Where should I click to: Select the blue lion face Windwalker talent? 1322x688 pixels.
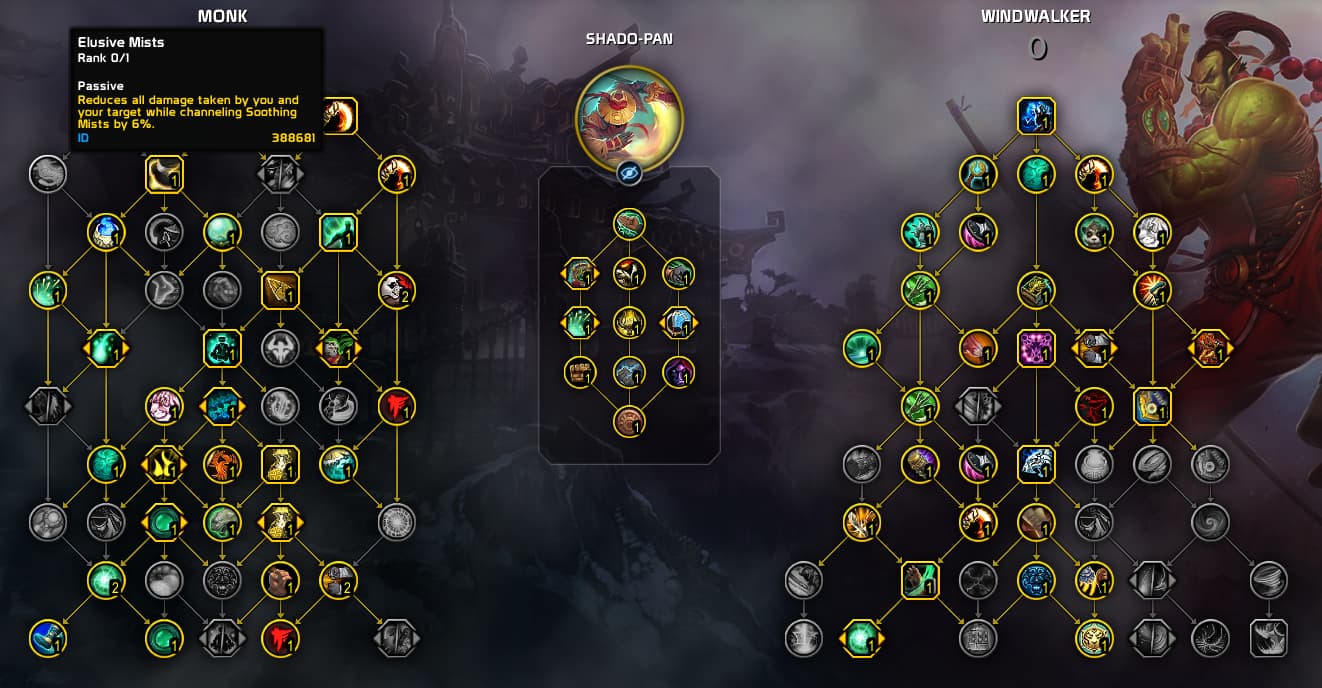1036,580
